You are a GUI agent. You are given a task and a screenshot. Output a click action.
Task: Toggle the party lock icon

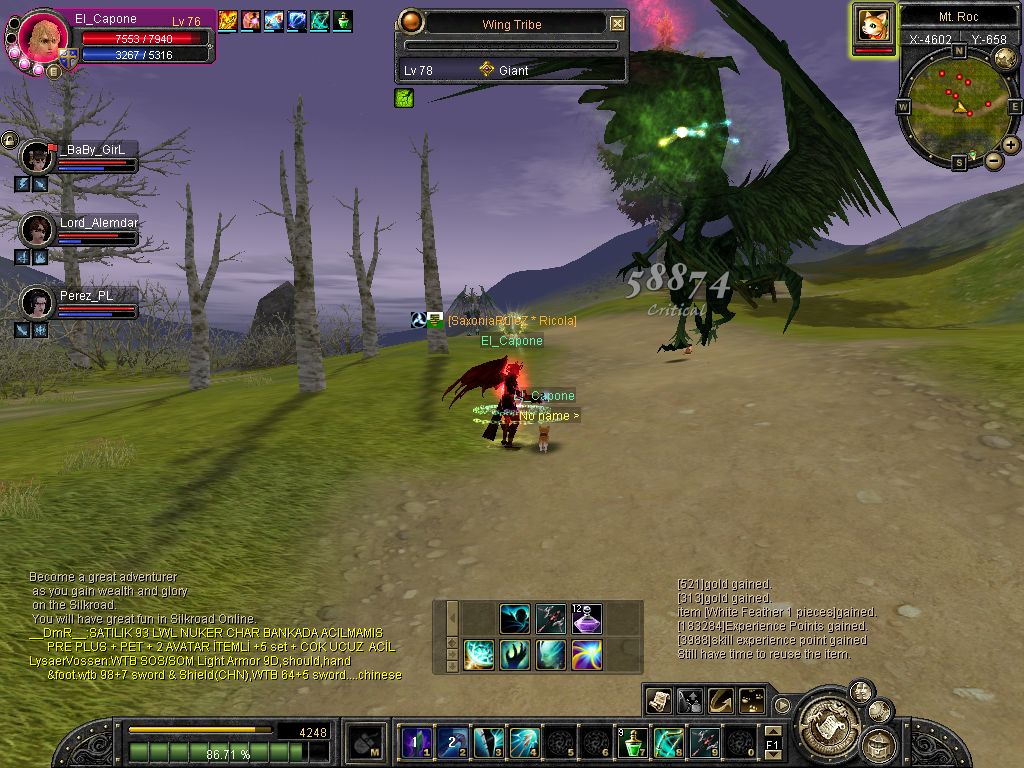tap(9, 139)
